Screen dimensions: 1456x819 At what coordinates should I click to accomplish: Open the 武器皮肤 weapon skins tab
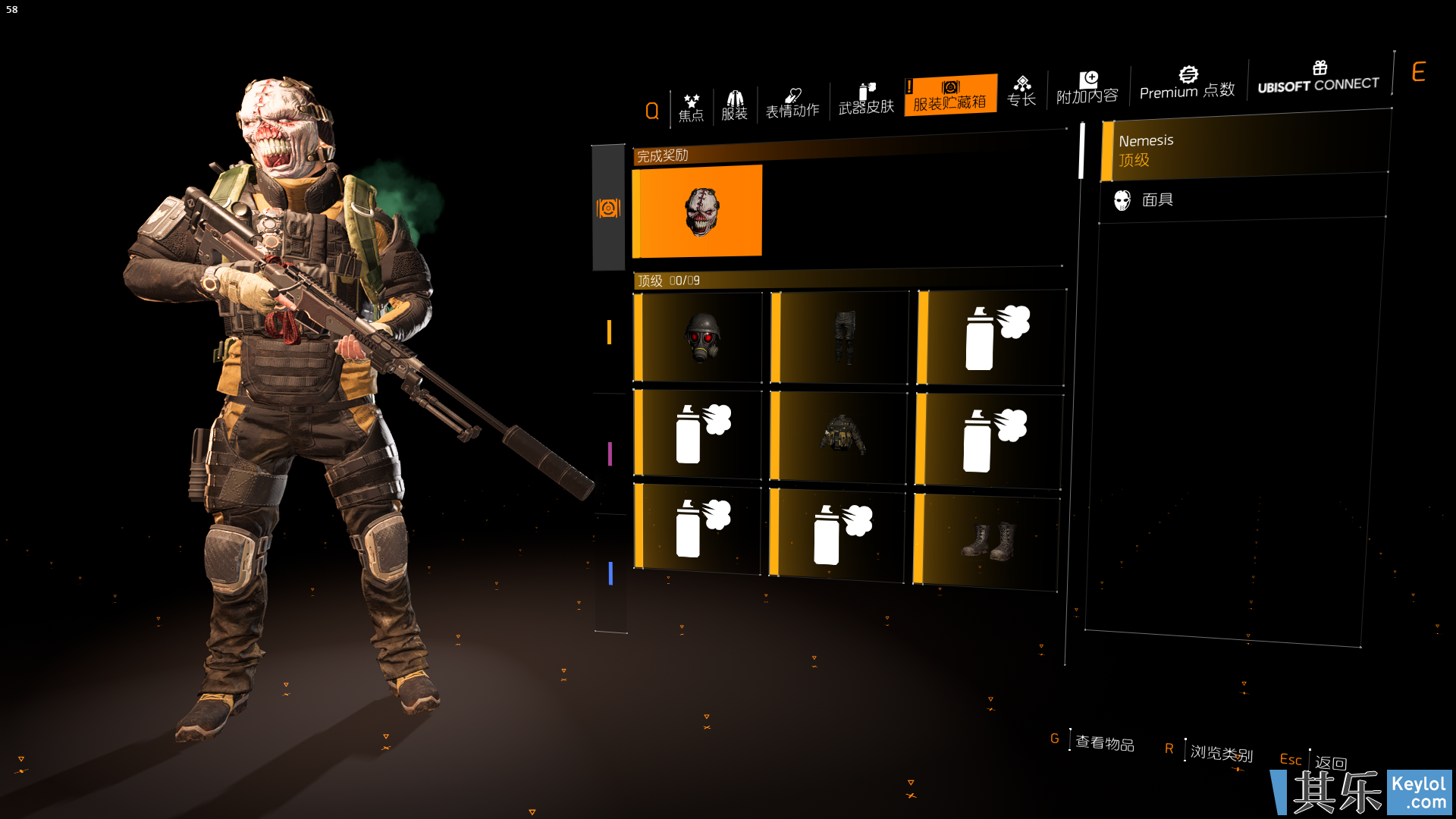coord(866,99)
